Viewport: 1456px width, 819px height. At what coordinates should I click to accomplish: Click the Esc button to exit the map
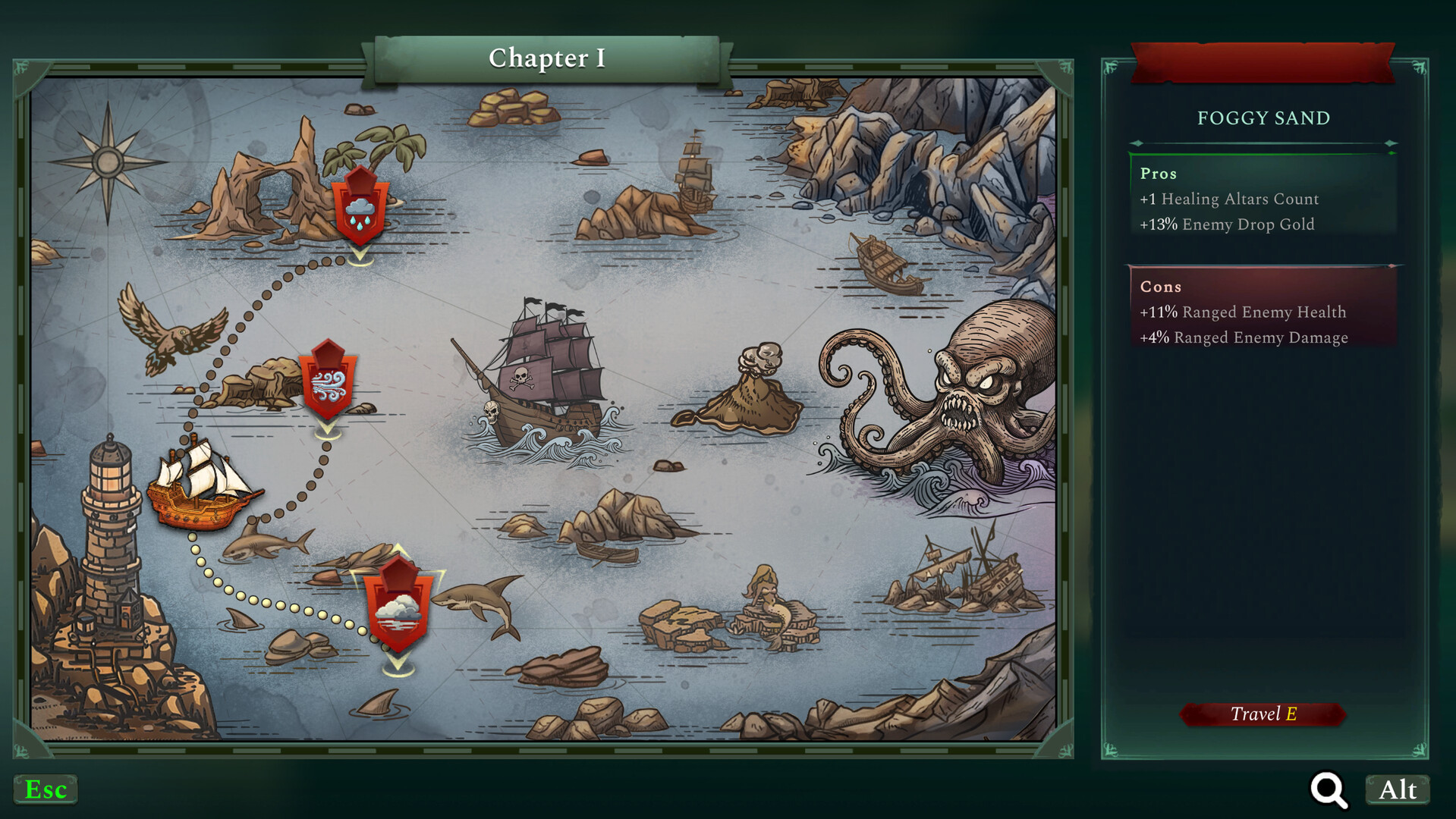pyautogui.click(x=46, y=789)
